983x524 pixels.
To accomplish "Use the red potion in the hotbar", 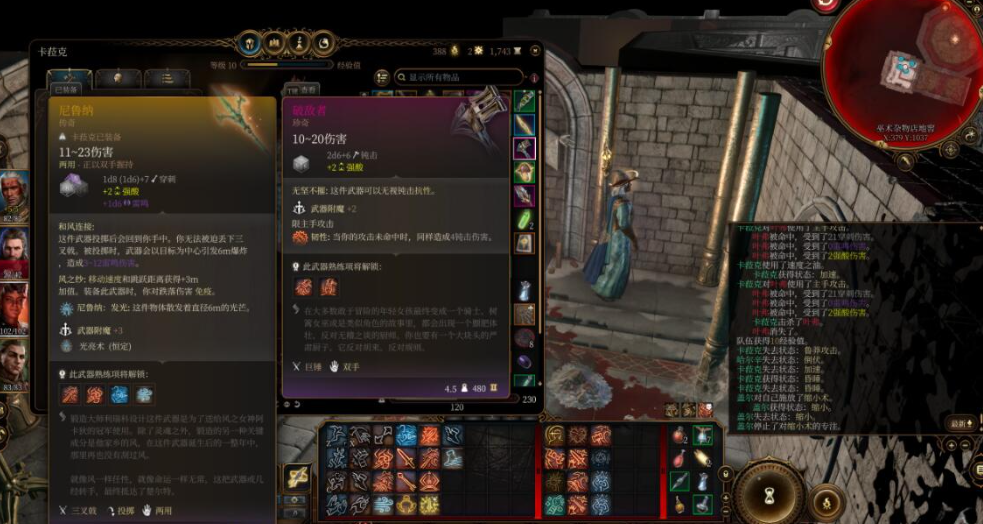I will pyautogui.click(x=679, y=436).
